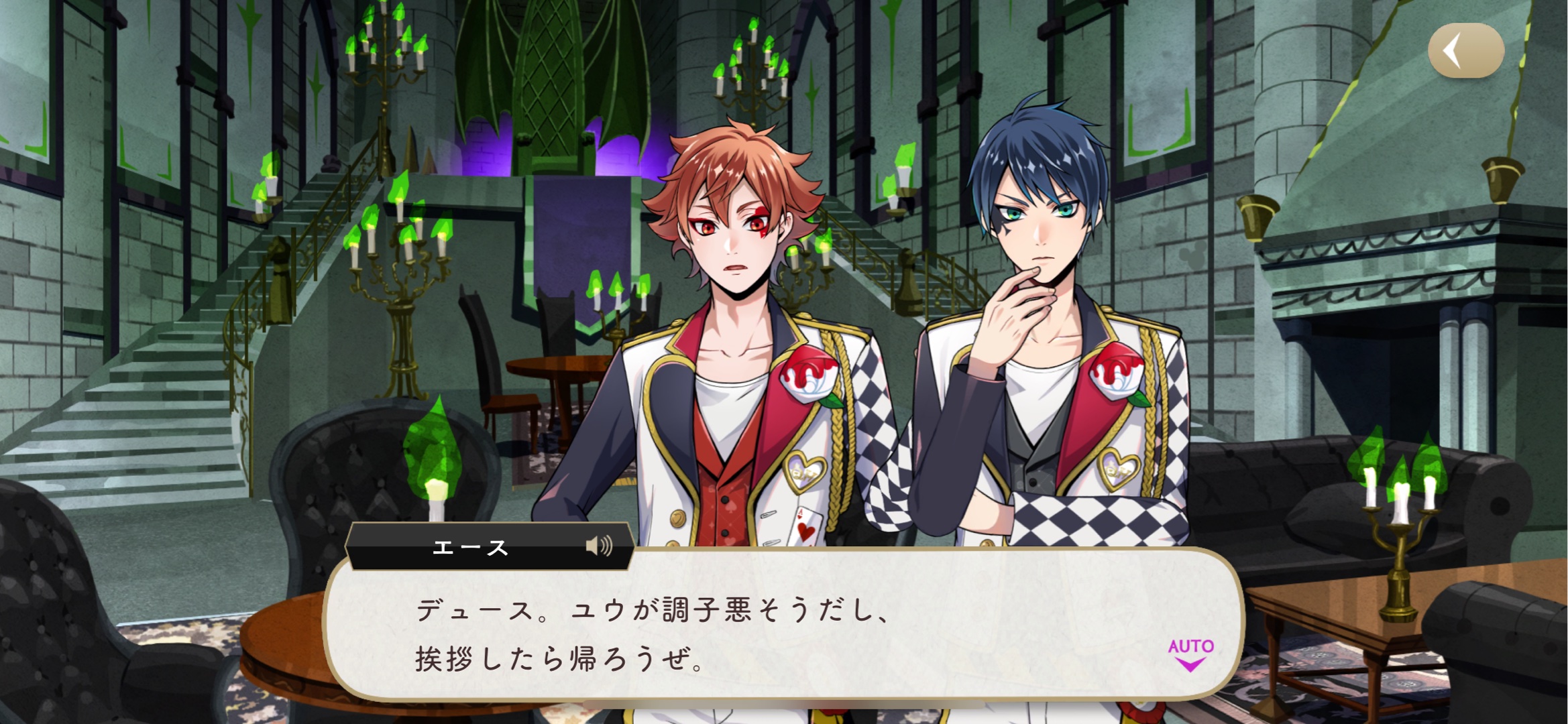
Task: Replay Ace's voice line speaker icon
Action: [598, 546]
